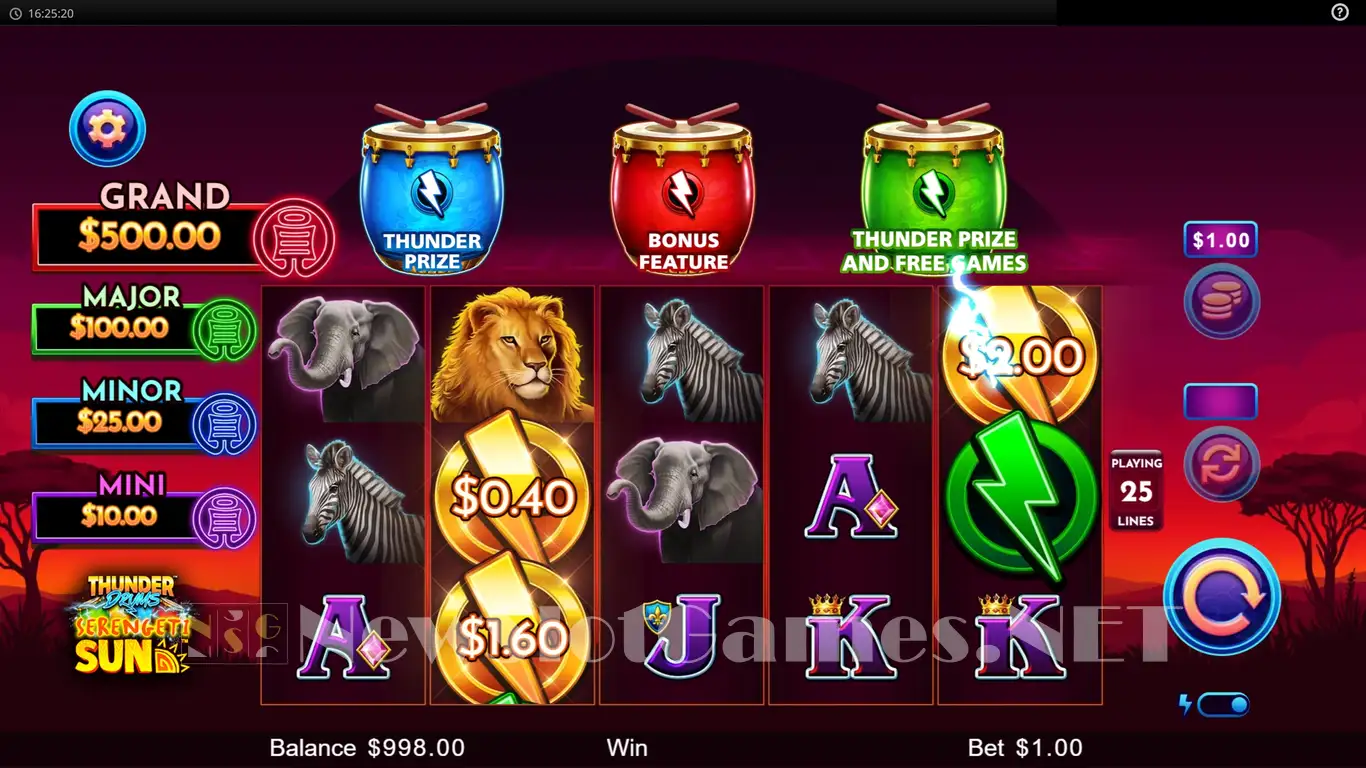Open the coin stack bet selector
This screenshot has height=768, width=1366.
(x=1221, y=301)
